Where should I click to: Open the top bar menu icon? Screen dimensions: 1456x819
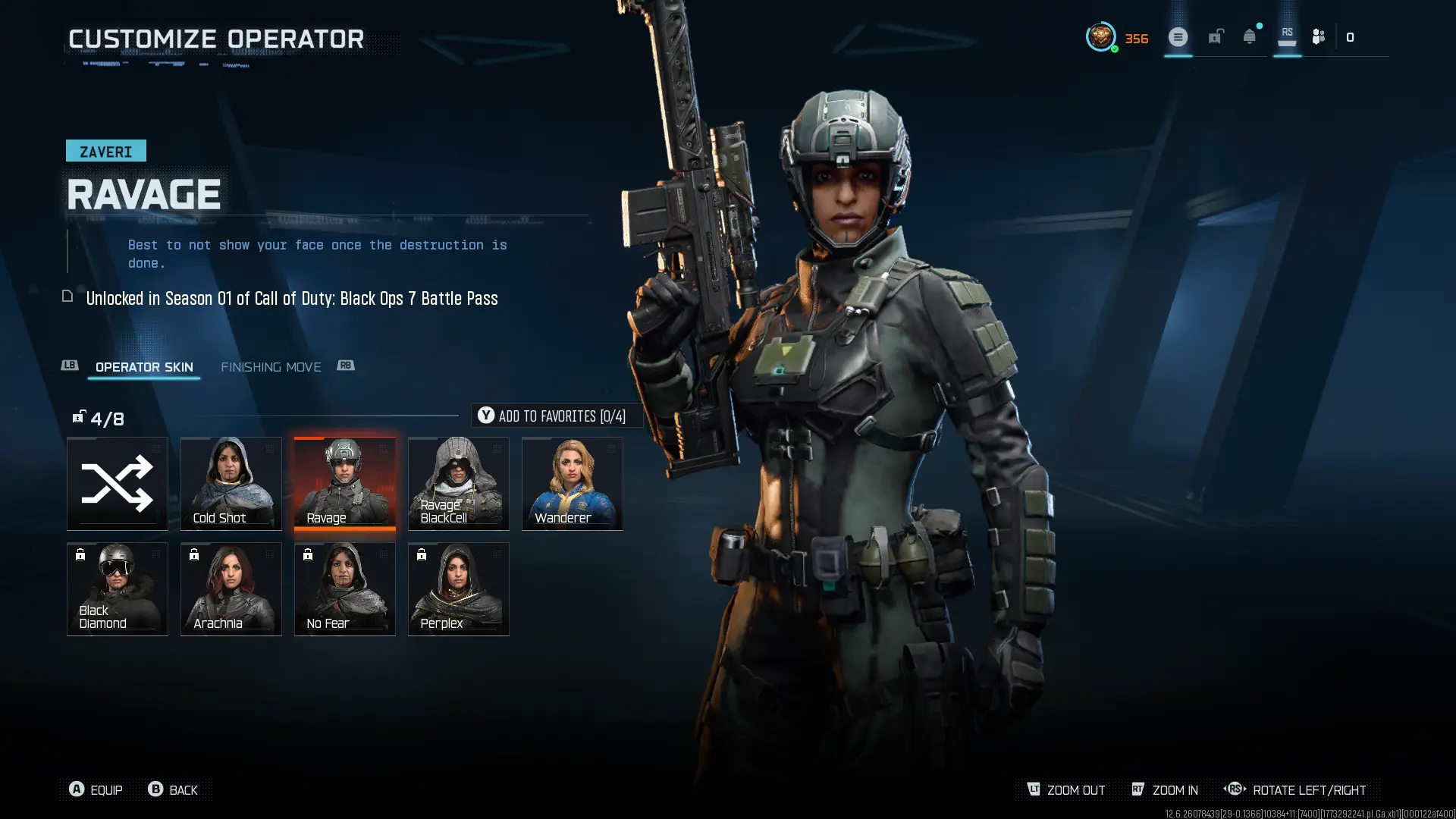[x=1178, y=36]
